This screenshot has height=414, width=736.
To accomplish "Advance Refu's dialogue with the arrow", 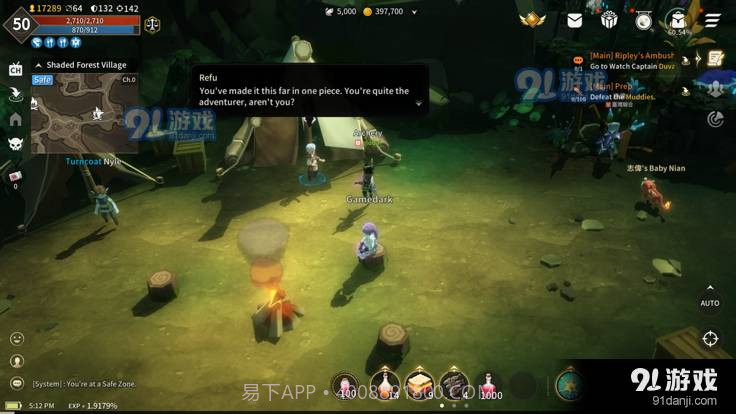I will tap(418, 102).
